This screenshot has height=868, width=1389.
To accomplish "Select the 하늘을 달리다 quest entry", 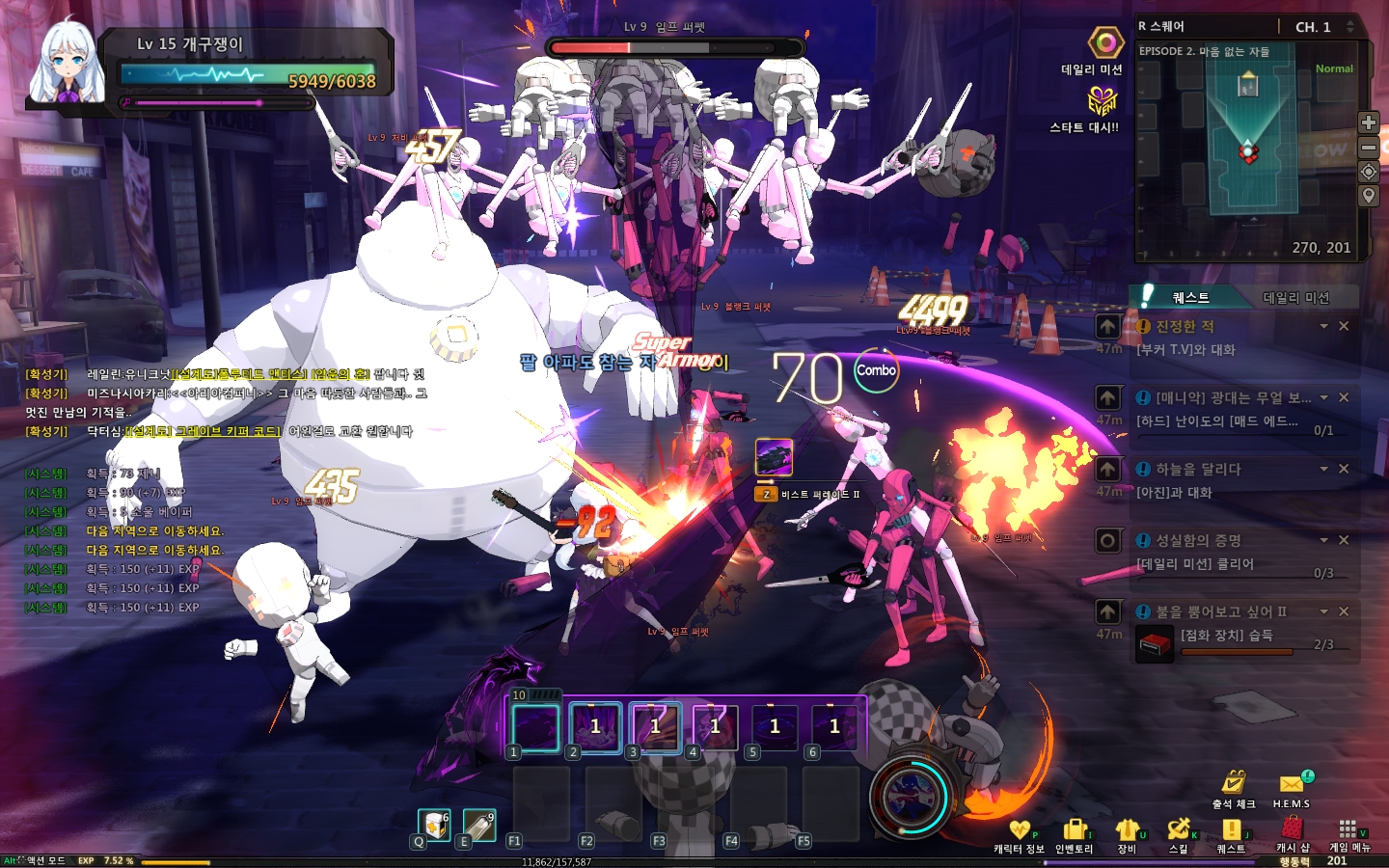I will (1198, 470).
